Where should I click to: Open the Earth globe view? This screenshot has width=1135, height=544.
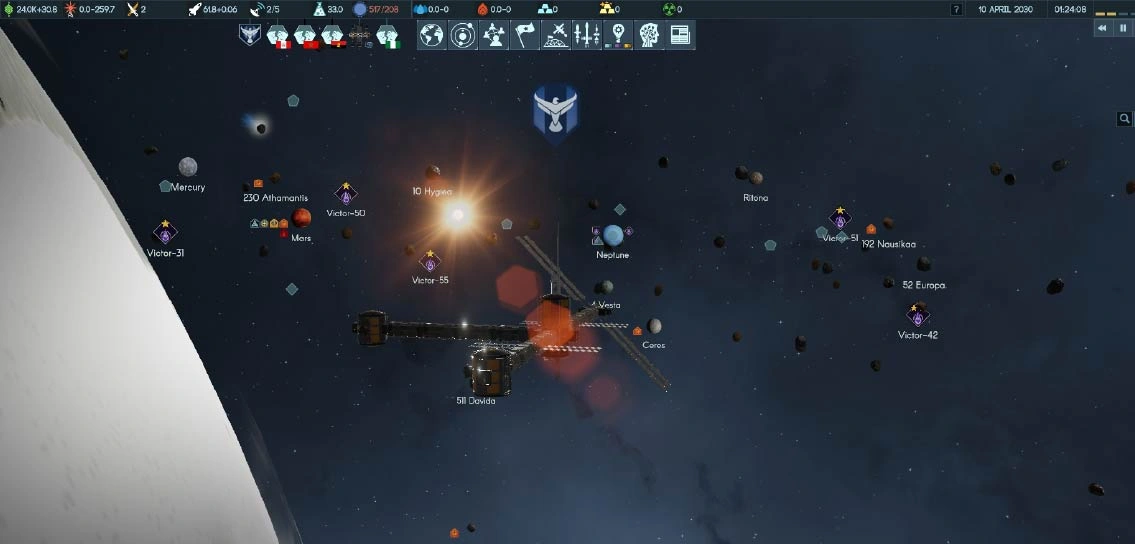click(432, 35)
